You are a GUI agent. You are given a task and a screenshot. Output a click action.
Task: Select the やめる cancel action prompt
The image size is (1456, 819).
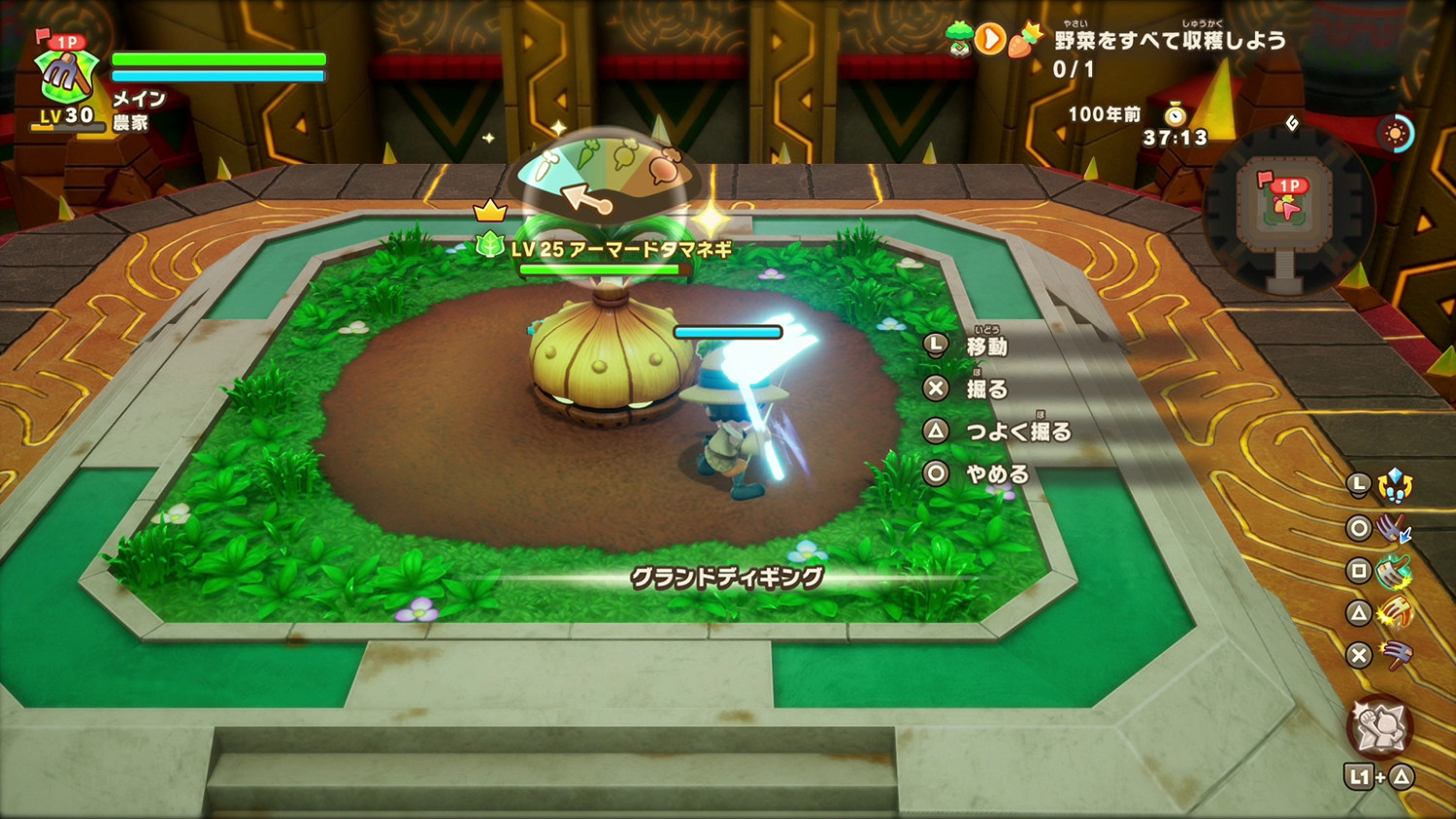(x=999, y=474)
